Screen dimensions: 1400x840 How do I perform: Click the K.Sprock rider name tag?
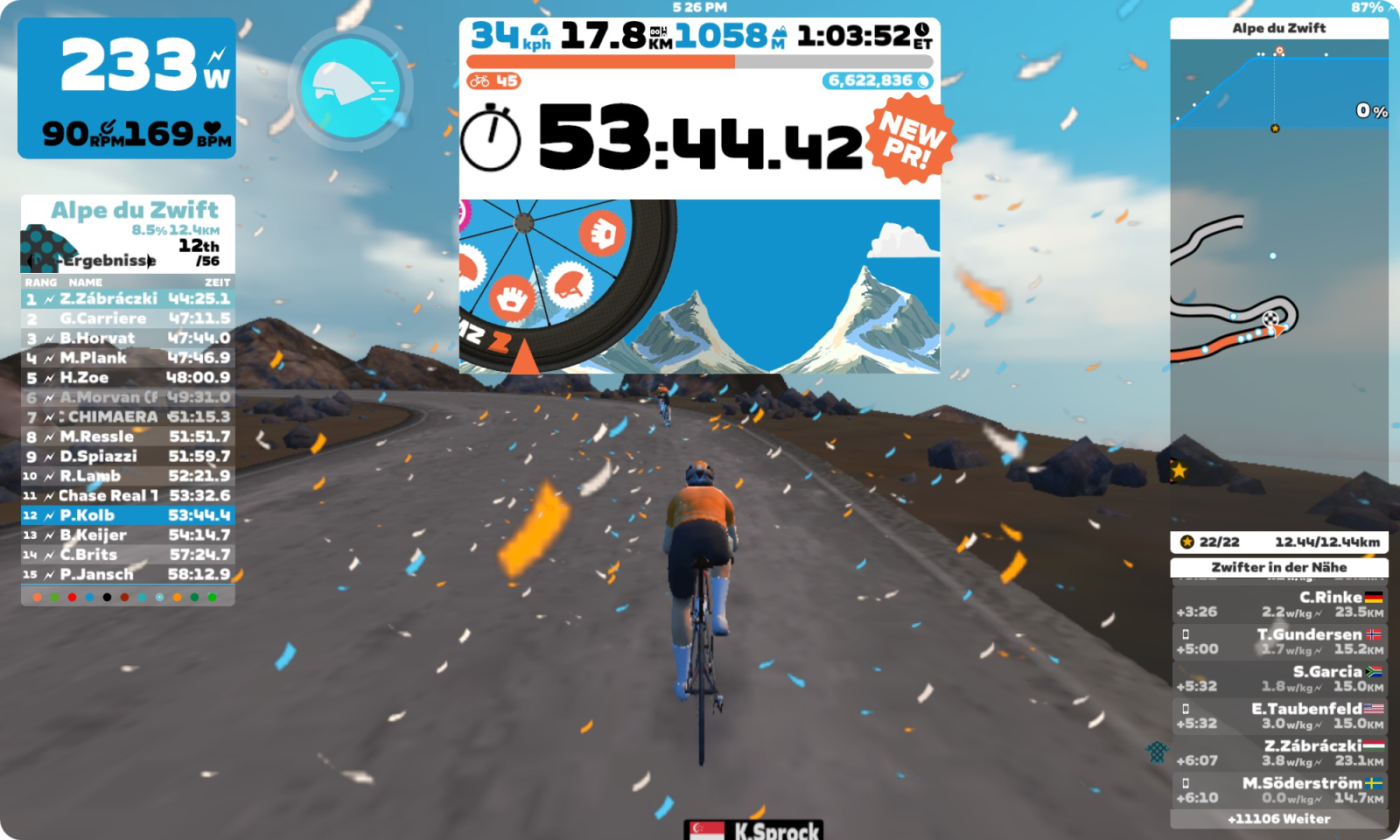point(754,829)
